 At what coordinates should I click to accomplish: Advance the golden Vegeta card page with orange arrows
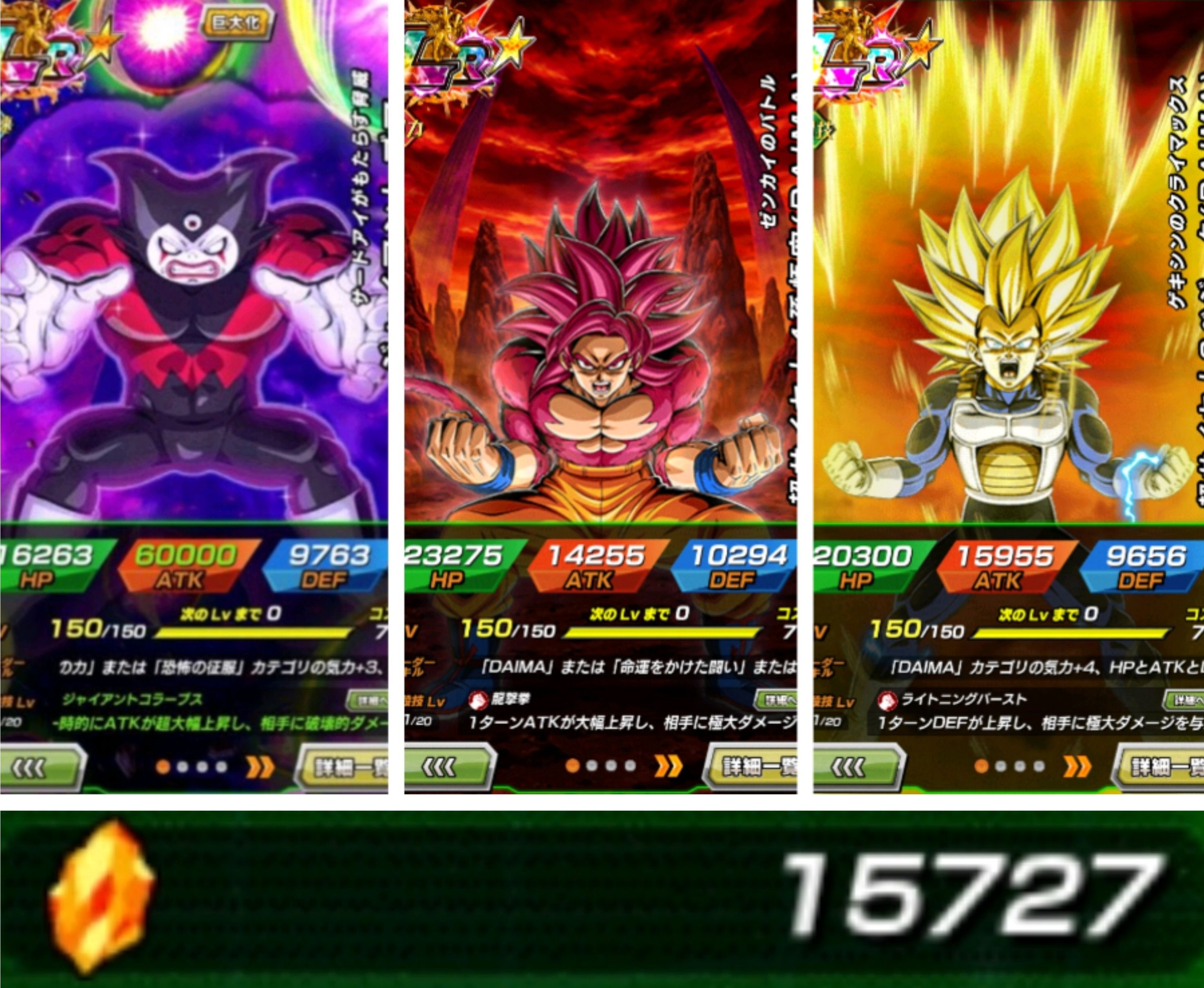pos(1078,767)
